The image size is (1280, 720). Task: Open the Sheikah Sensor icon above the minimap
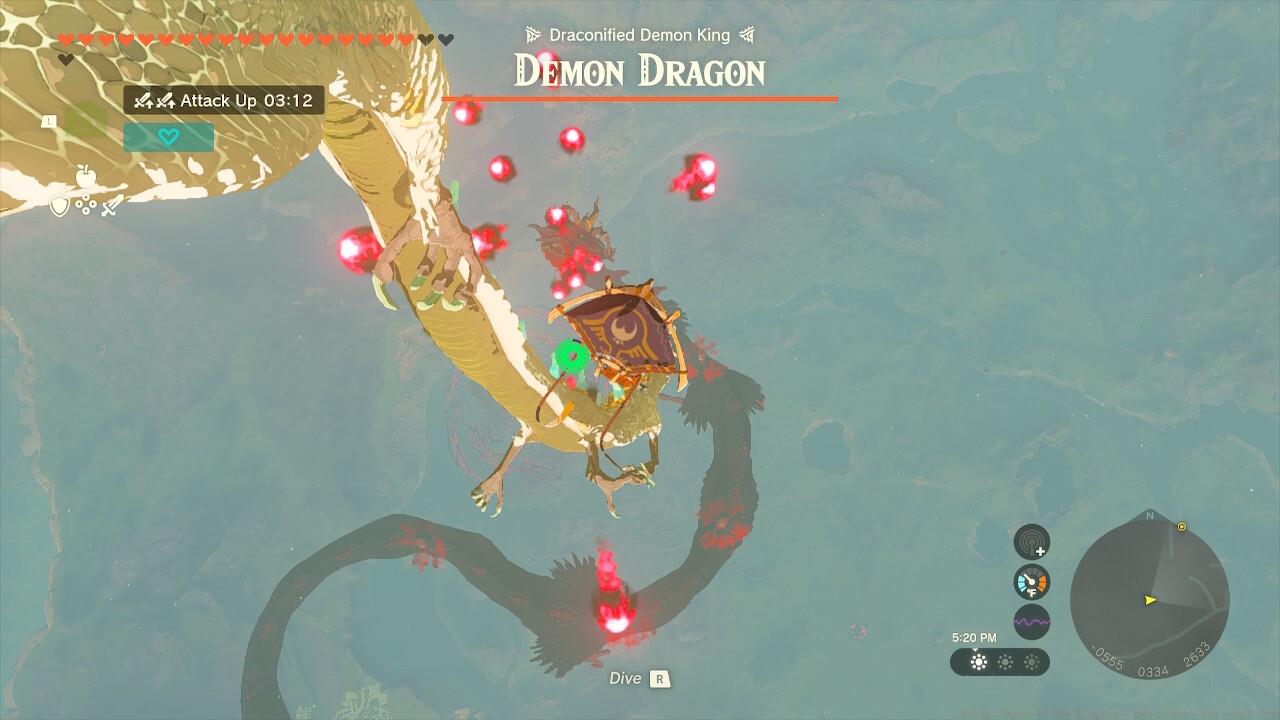coord(1031,540)
